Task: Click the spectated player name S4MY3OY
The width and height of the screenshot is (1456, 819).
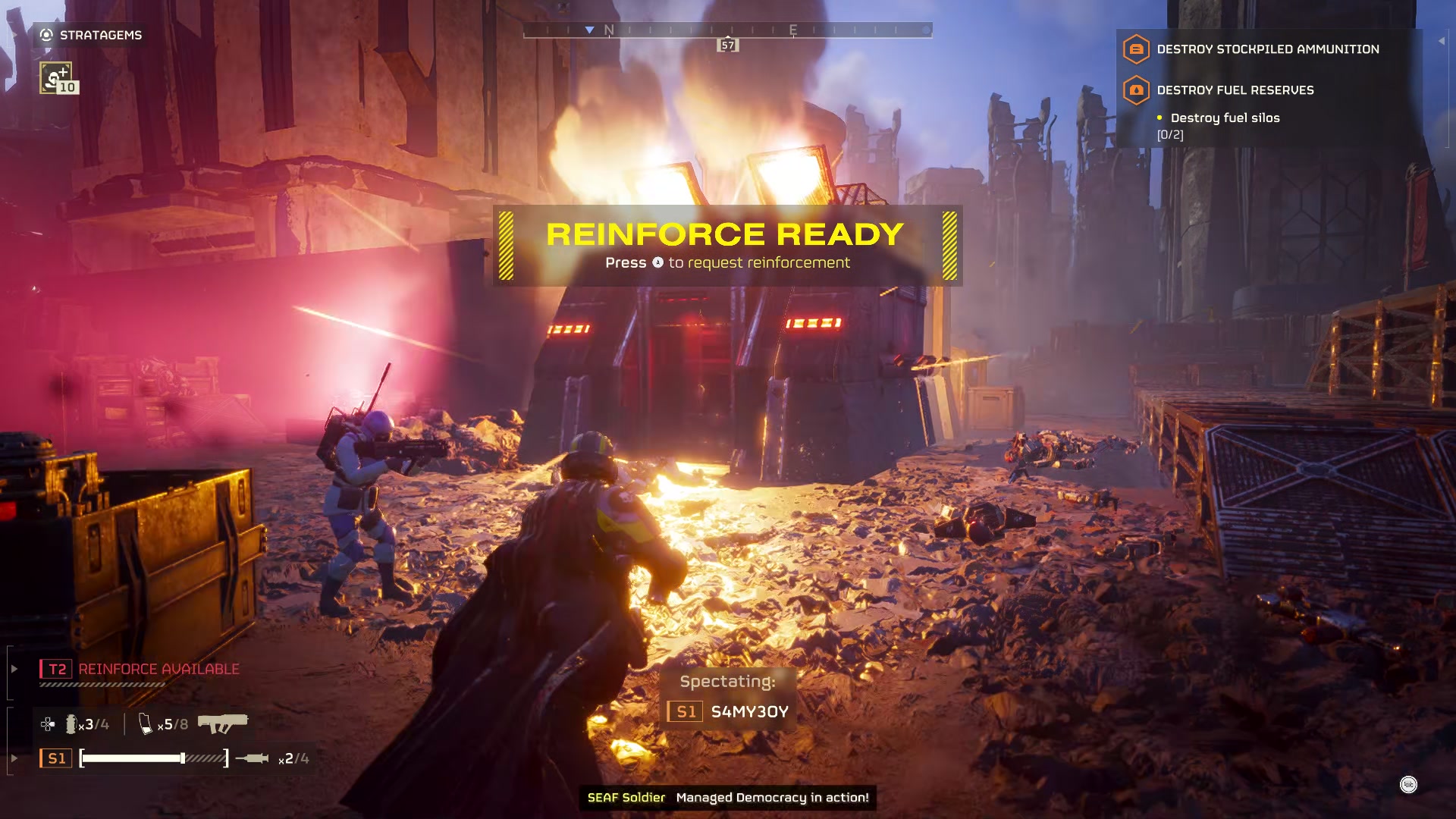Action: (x=749, y=711)
